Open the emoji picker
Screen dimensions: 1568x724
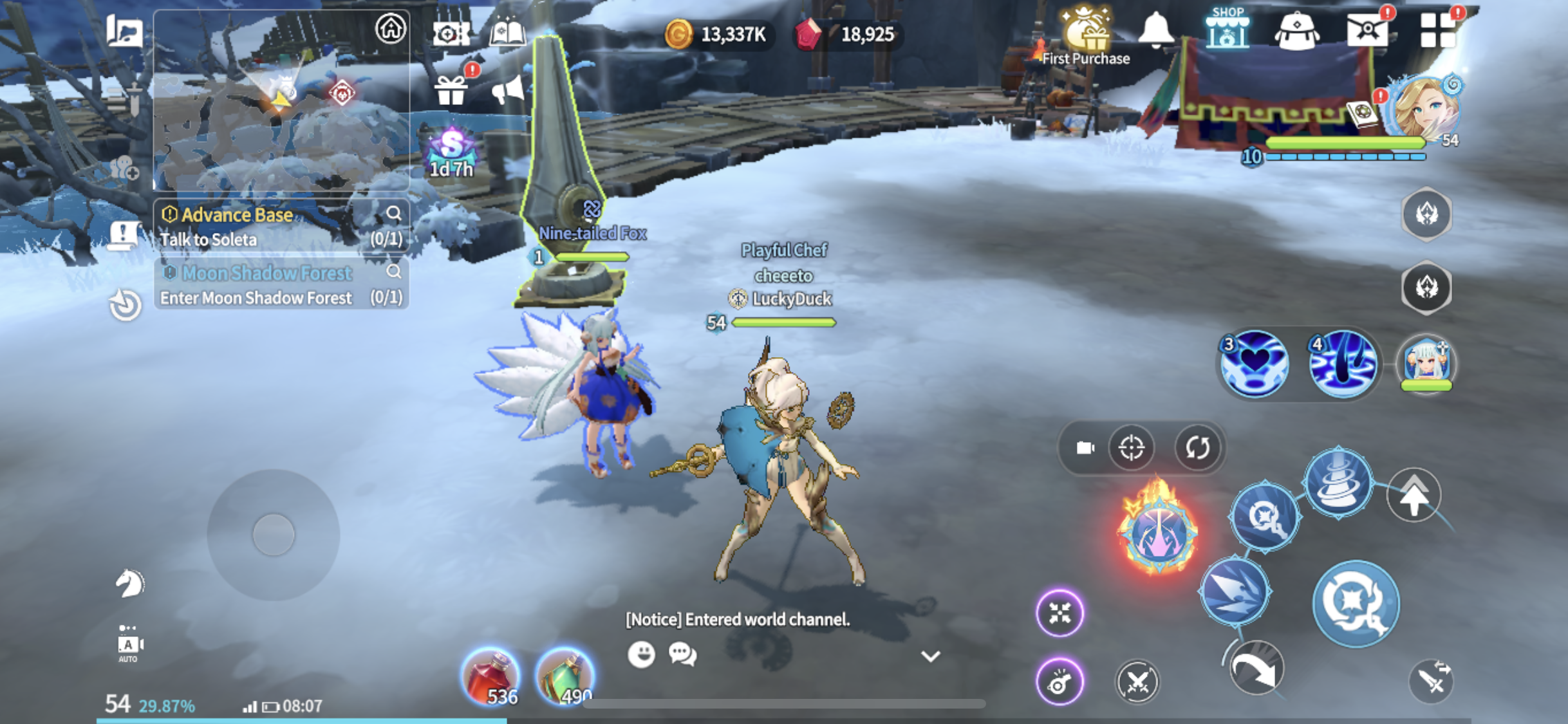point(641,654)
